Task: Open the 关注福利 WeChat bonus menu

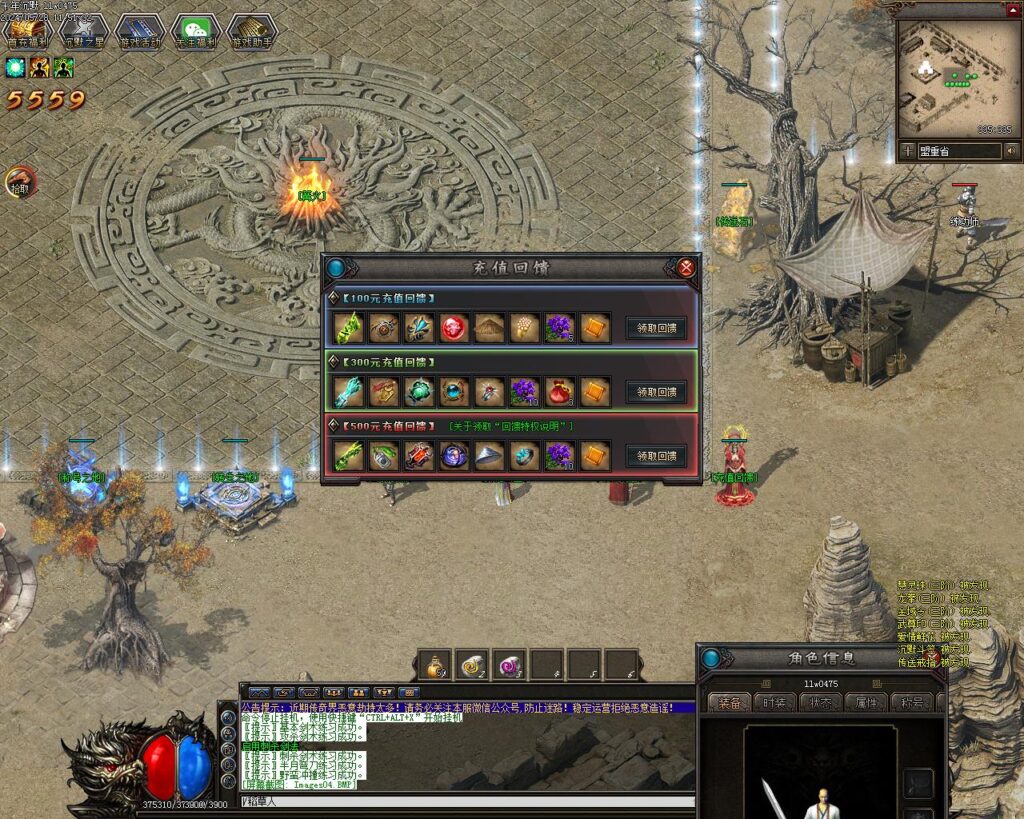Action: click(196, 33)
